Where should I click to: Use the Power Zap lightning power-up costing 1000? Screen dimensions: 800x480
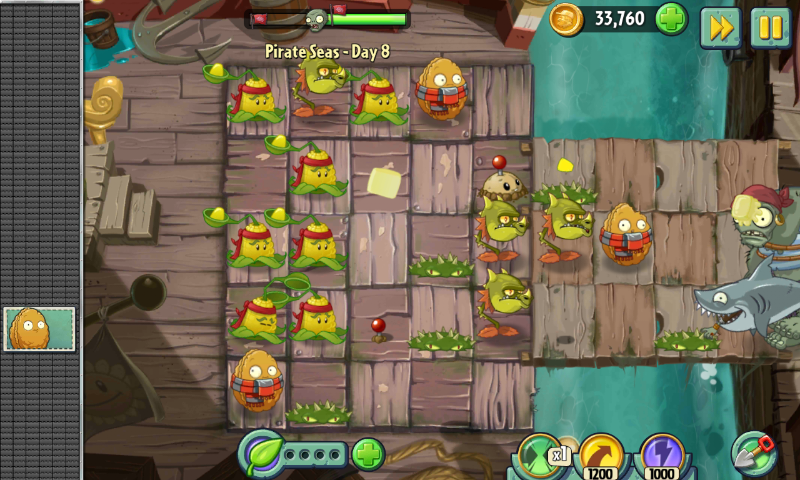(661, 456)
